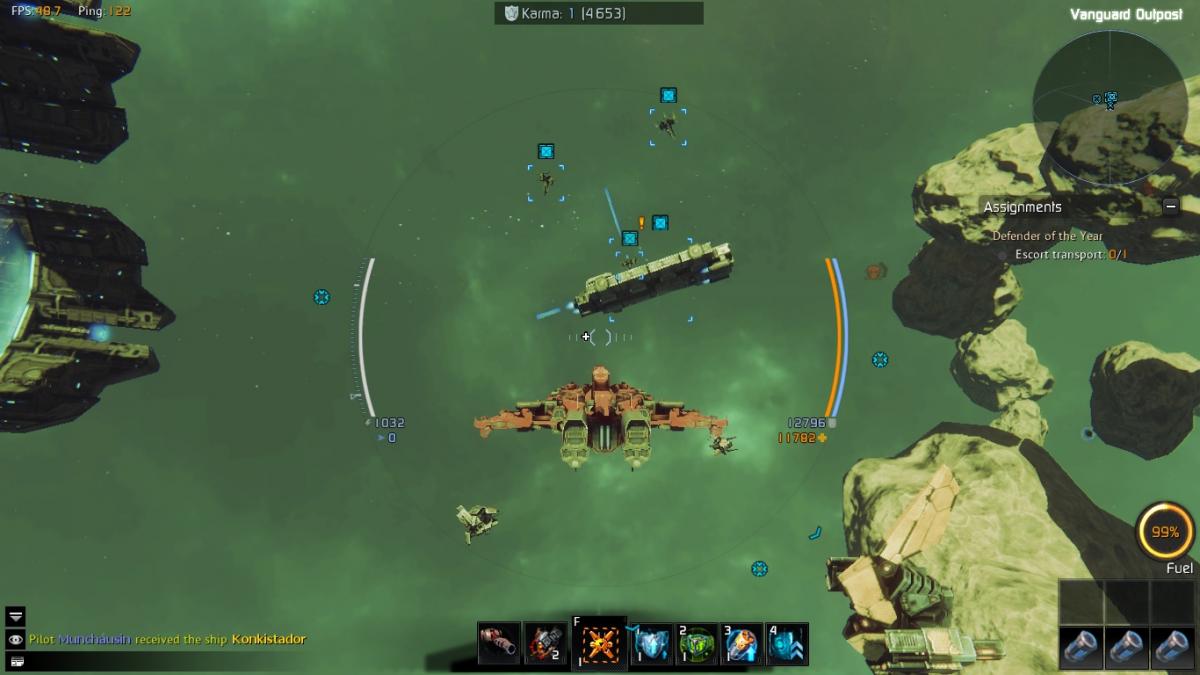Activate the orange rocket boost module

coord(742,644)
